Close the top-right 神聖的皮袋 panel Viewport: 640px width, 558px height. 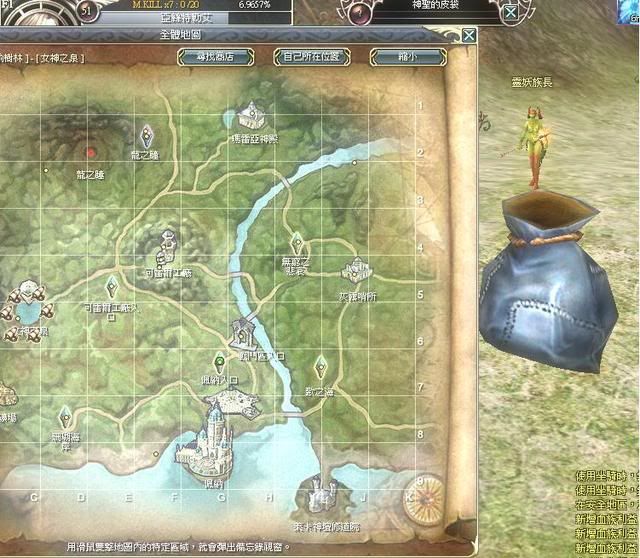[510, 13]
